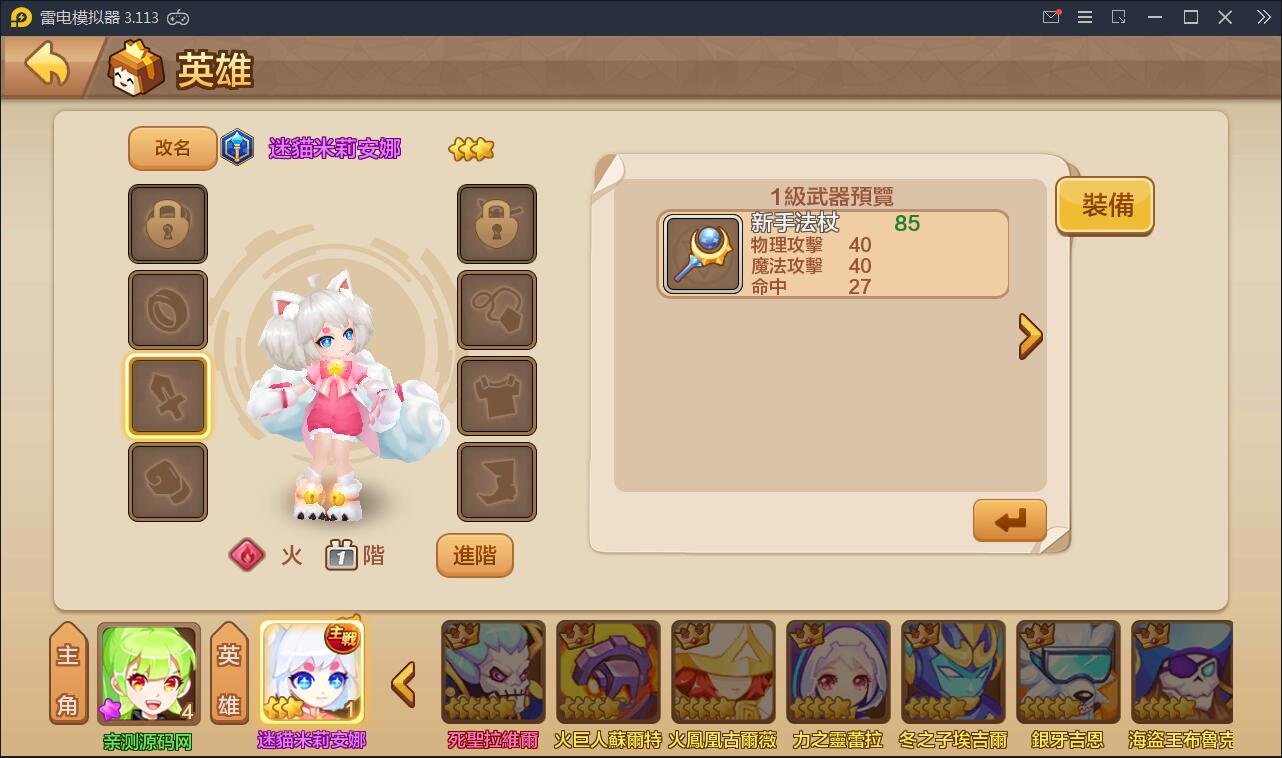Screen dimensions: 1282x758
Task: Open the armor equipment slot
Action: point(497,395)
